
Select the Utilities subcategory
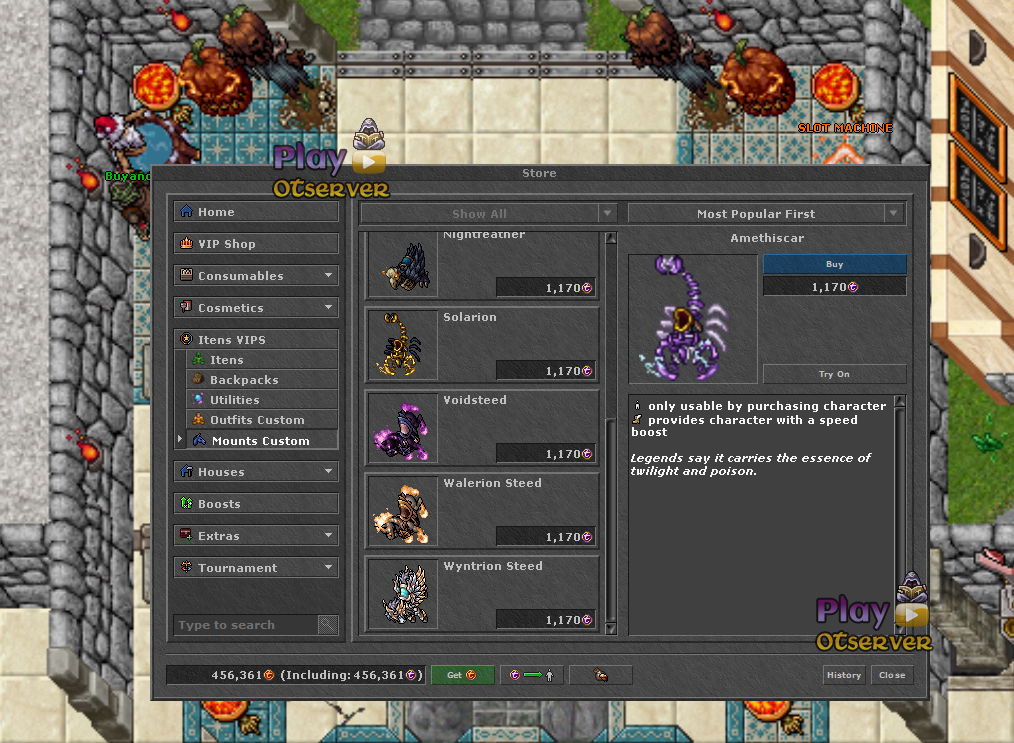261,400
